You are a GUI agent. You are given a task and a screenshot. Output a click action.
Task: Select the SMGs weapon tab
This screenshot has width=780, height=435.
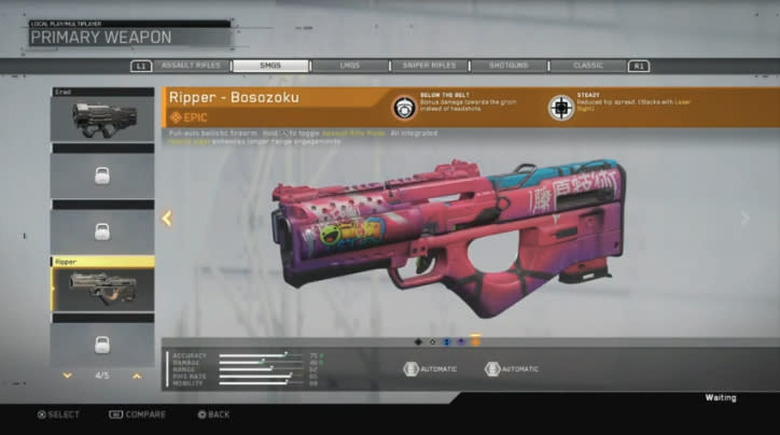[270, 66]
